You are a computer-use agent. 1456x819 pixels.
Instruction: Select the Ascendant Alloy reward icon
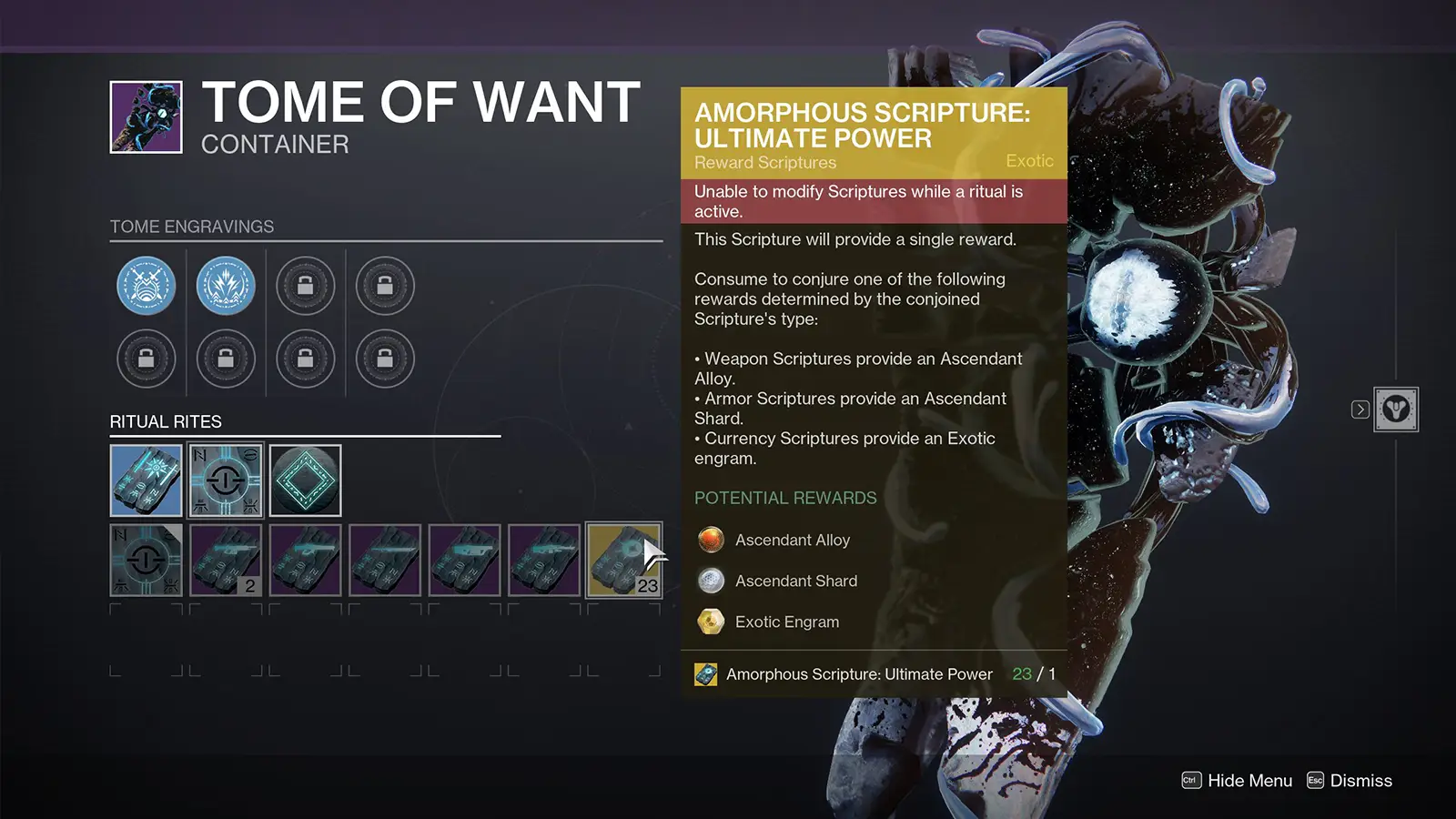[710, 539]
